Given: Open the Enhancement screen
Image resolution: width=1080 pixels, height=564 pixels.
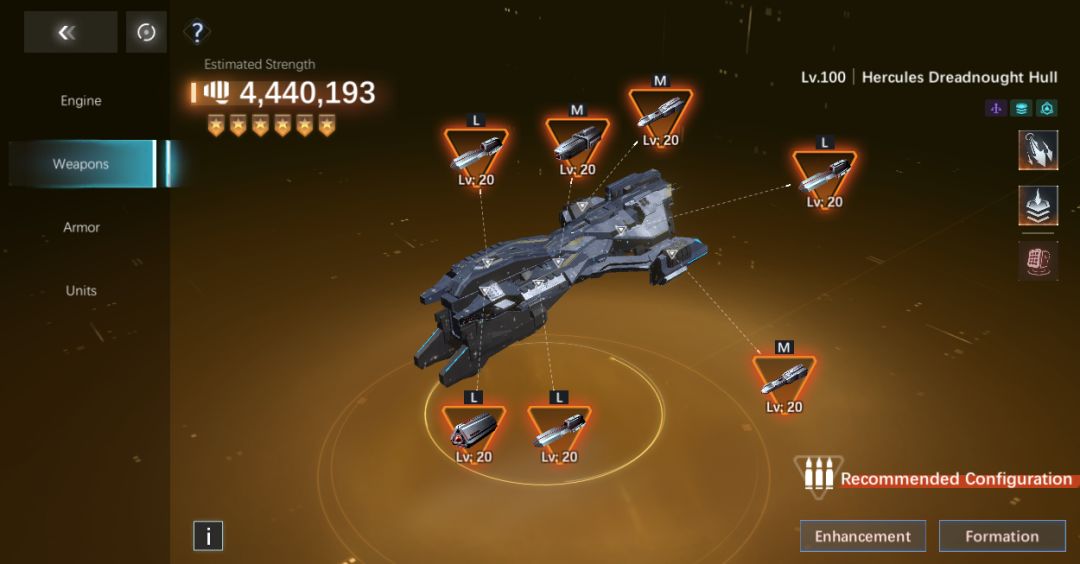Looking at the screenshot, I should click(x=862, y=536).
